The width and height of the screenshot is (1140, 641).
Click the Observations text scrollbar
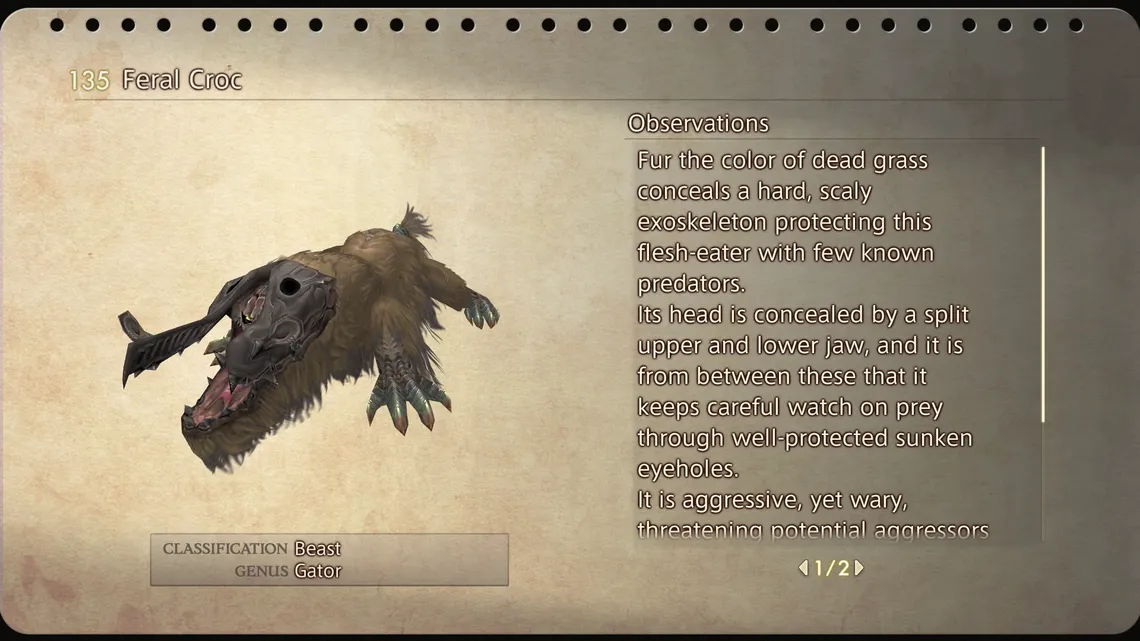(1043, 285)
